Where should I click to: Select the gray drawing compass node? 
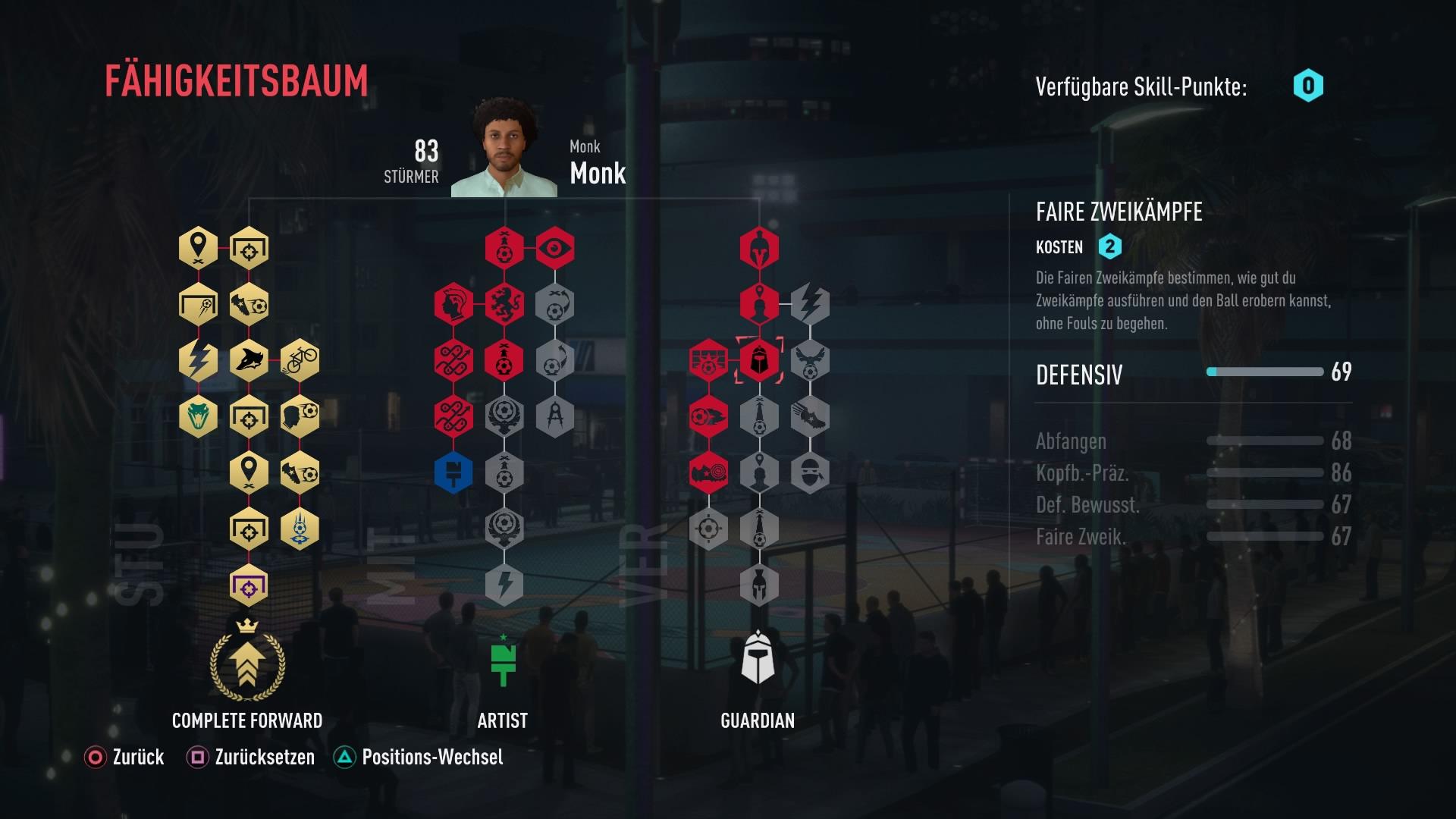coord(555,416)
